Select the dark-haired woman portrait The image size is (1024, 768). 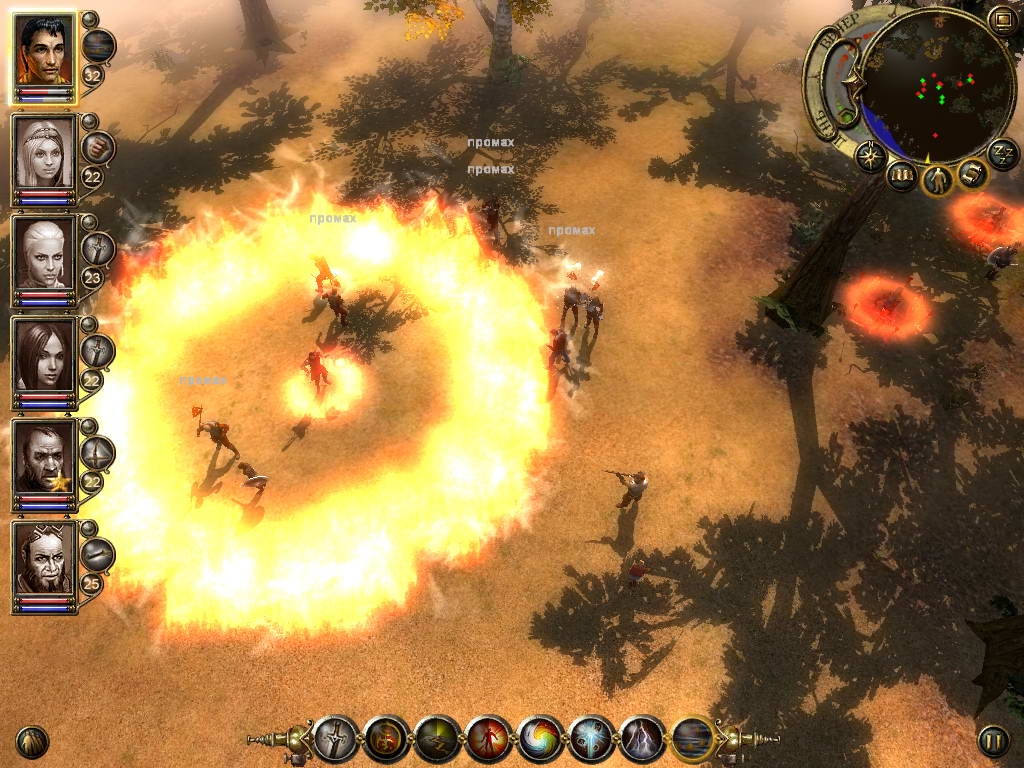(44, 355)
